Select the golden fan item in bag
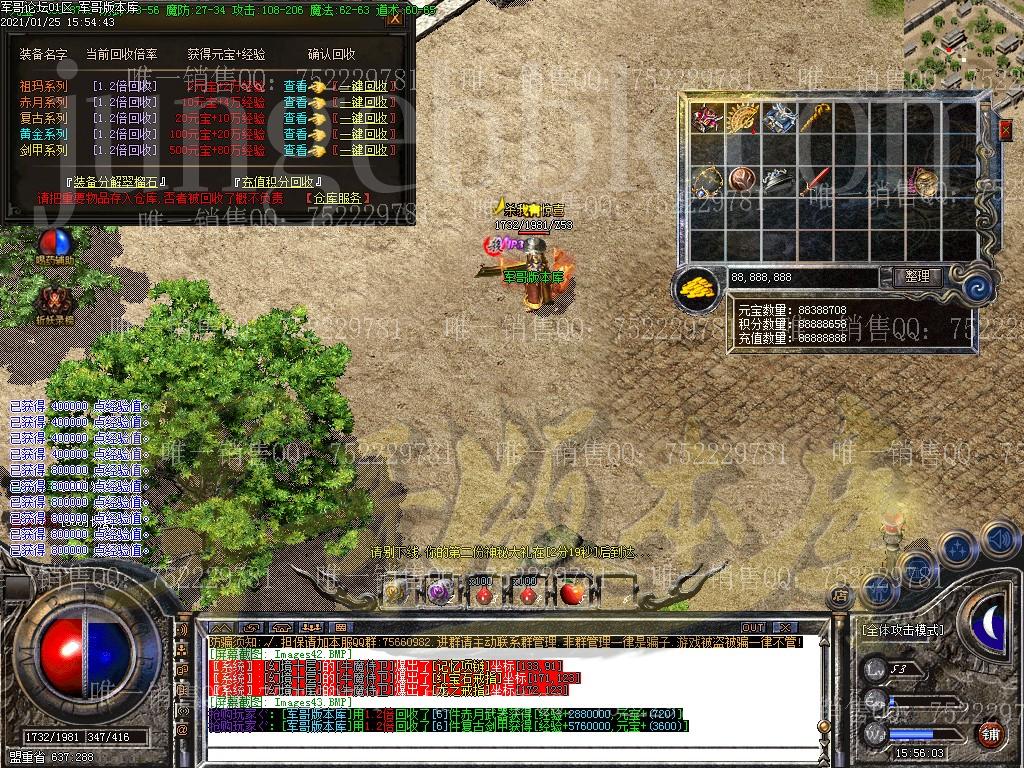Viewport: 1024px width, 768px height. (741, 118)
